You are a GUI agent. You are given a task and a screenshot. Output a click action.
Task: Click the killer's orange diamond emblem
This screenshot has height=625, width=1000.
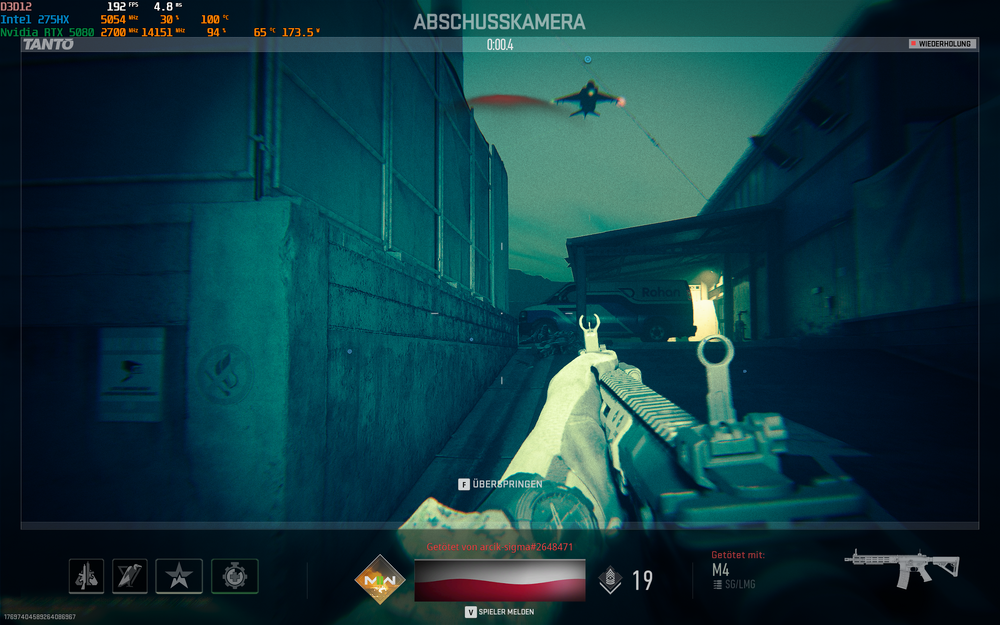pos(379,580)
